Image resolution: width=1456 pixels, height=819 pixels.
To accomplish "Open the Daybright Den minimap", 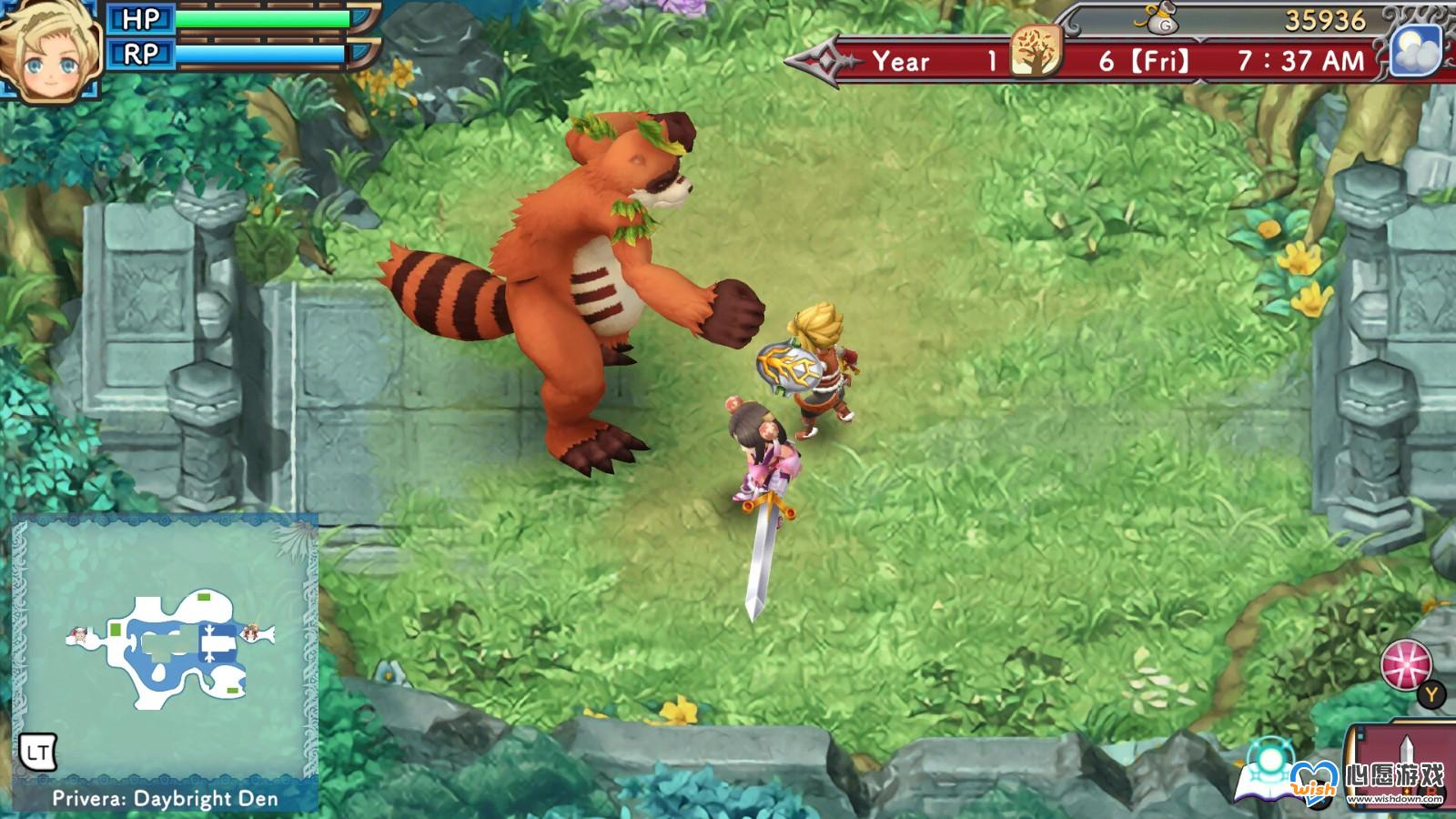I will pos(166,648).
